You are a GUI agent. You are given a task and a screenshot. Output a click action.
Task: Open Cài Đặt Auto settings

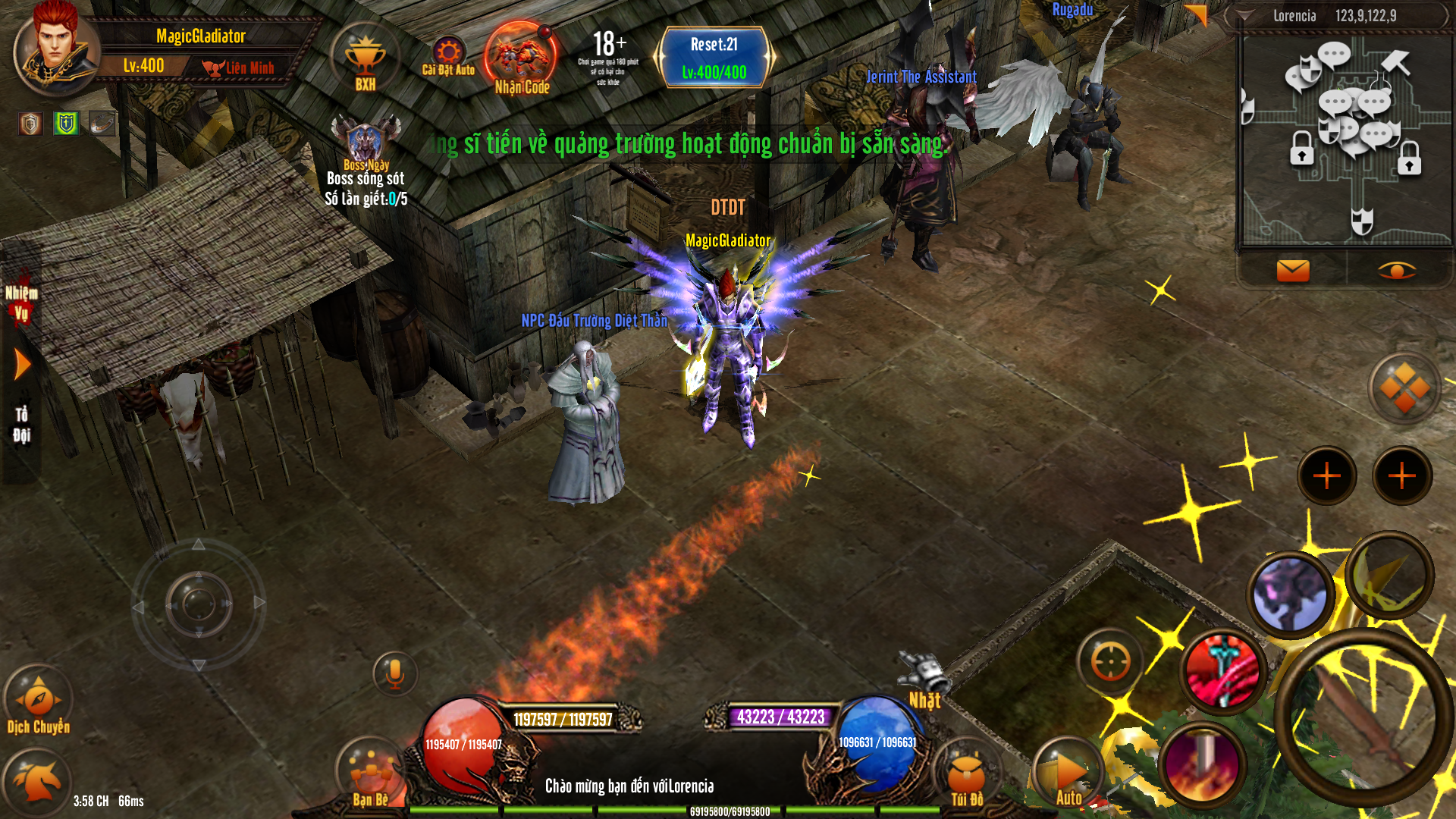pyautogui.click(x=448, y=56)
